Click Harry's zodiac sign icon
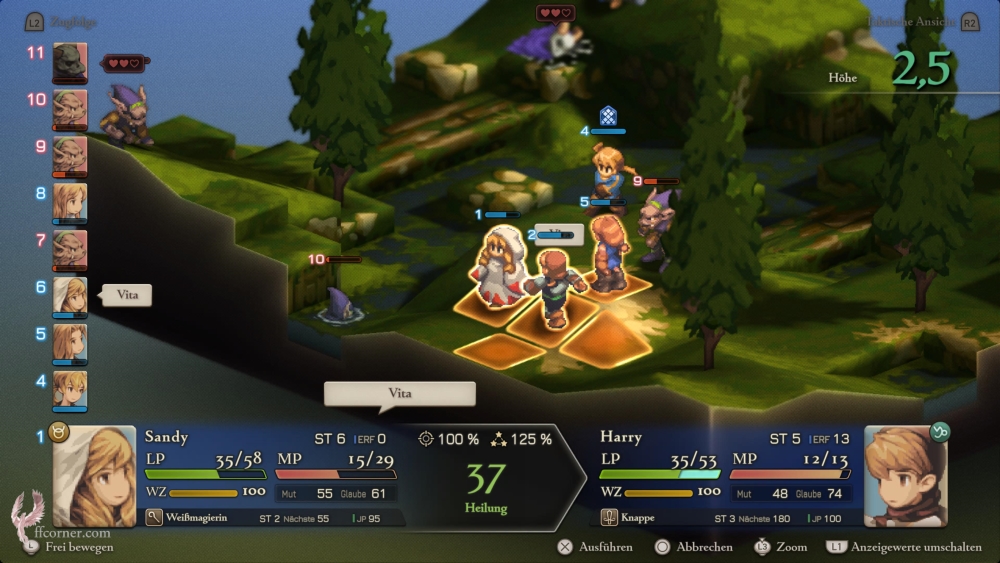Screen dimensions: 1000x563 (939, 432)
